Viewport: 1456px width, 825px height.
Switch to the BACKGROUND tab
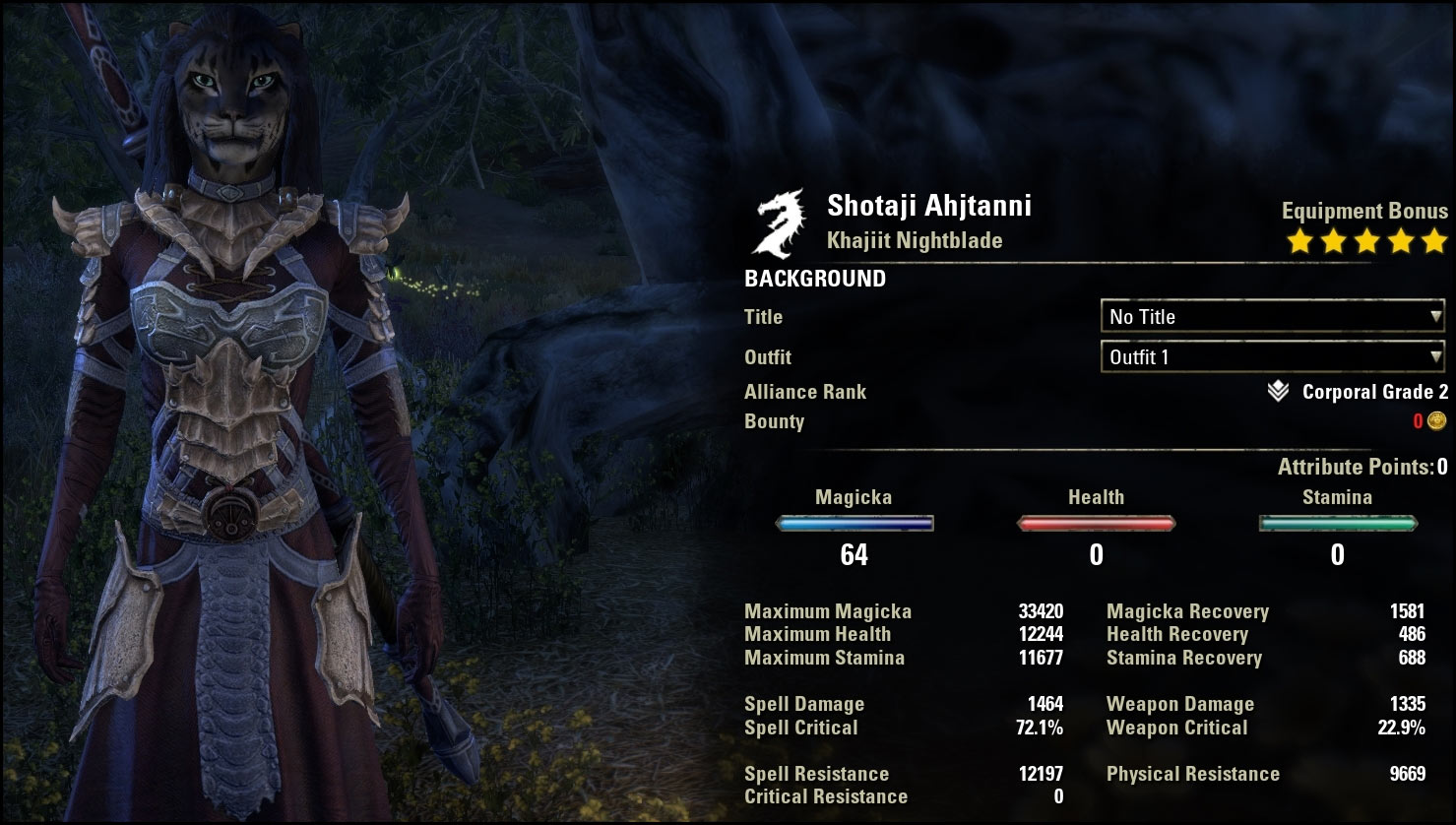tap(814, 279)
